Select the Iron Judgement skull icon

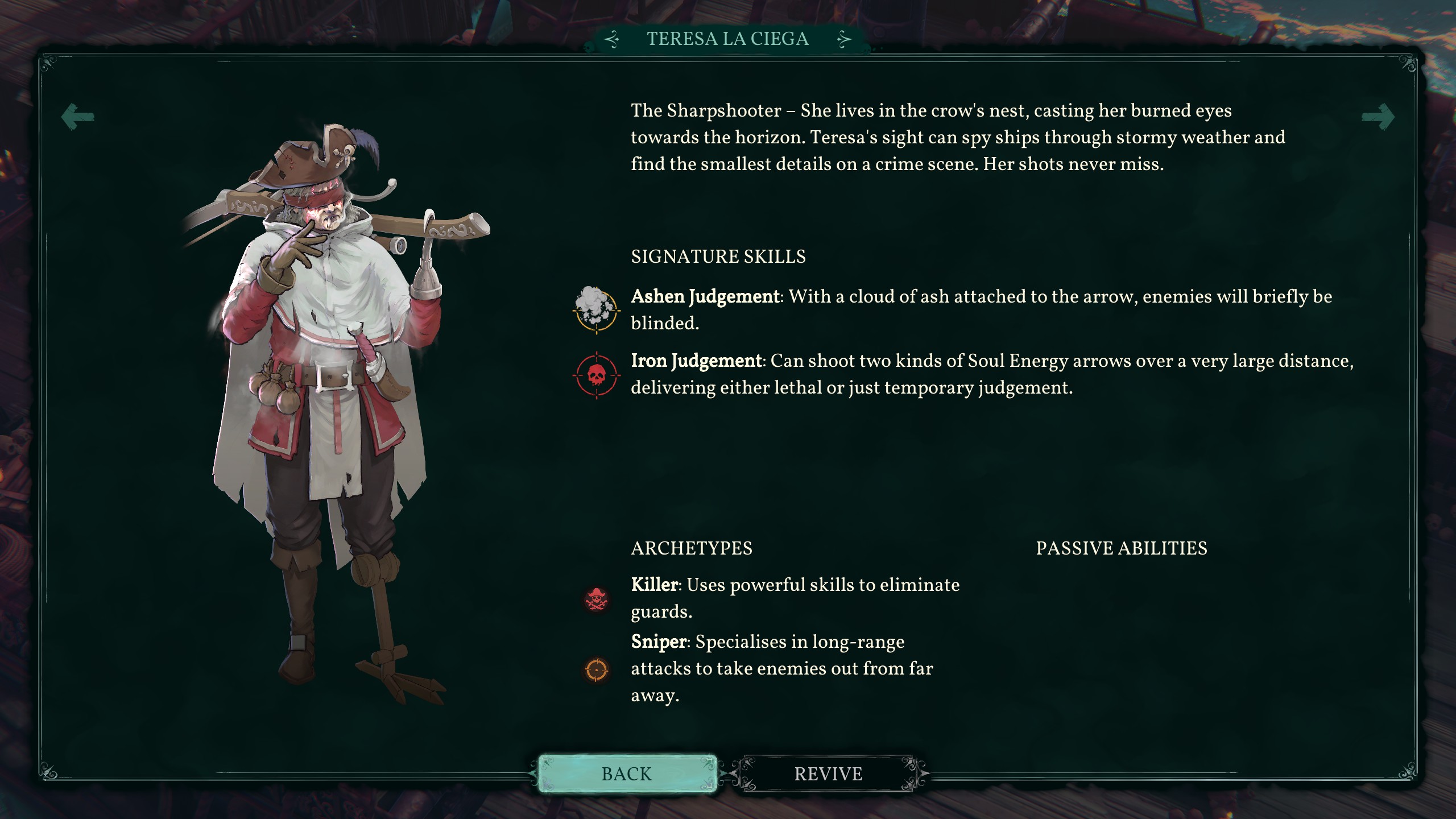pos(596,375)
